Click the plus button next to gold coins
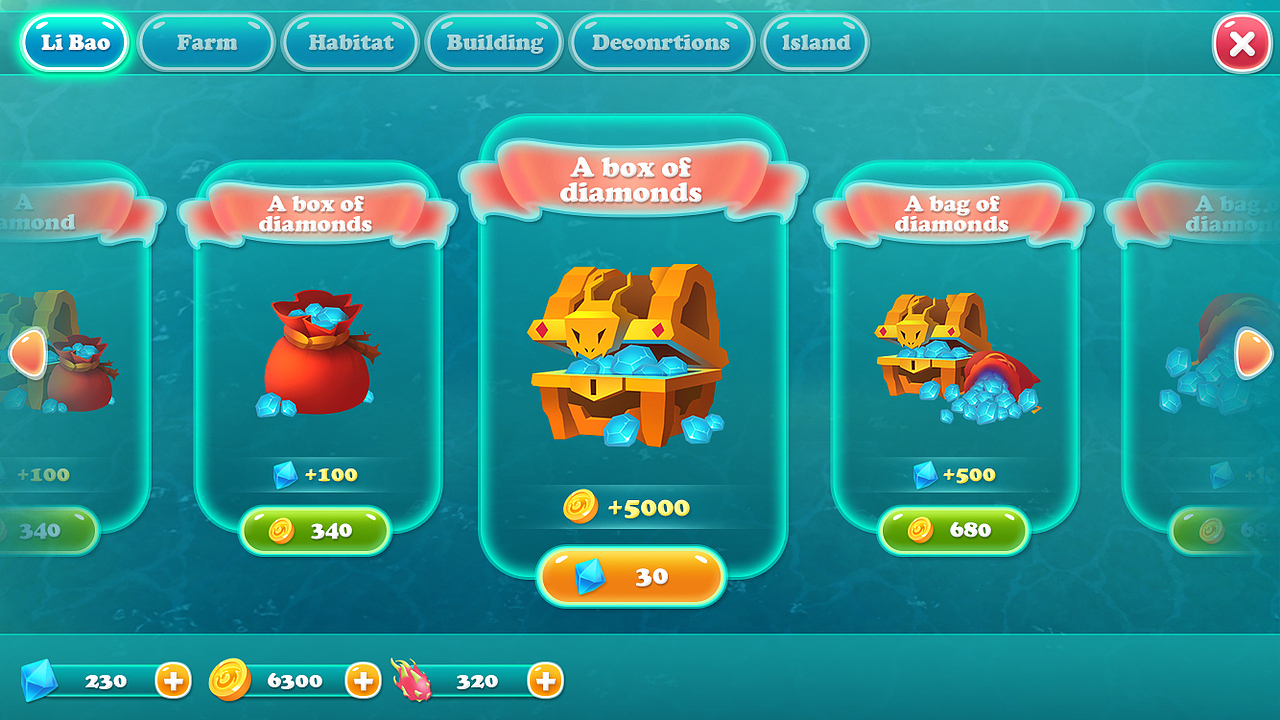1280x720 pixels. 363,679
